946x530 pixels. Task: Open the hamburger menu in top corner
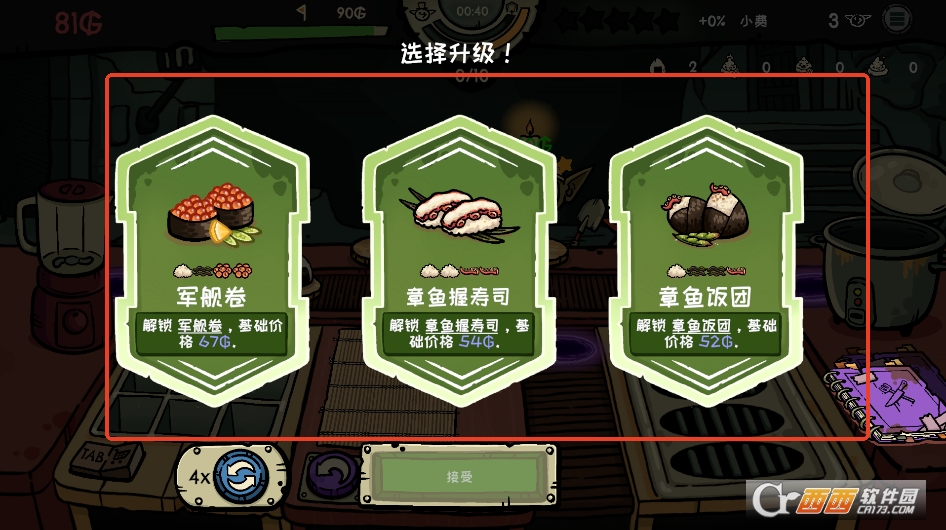point(897,19)
